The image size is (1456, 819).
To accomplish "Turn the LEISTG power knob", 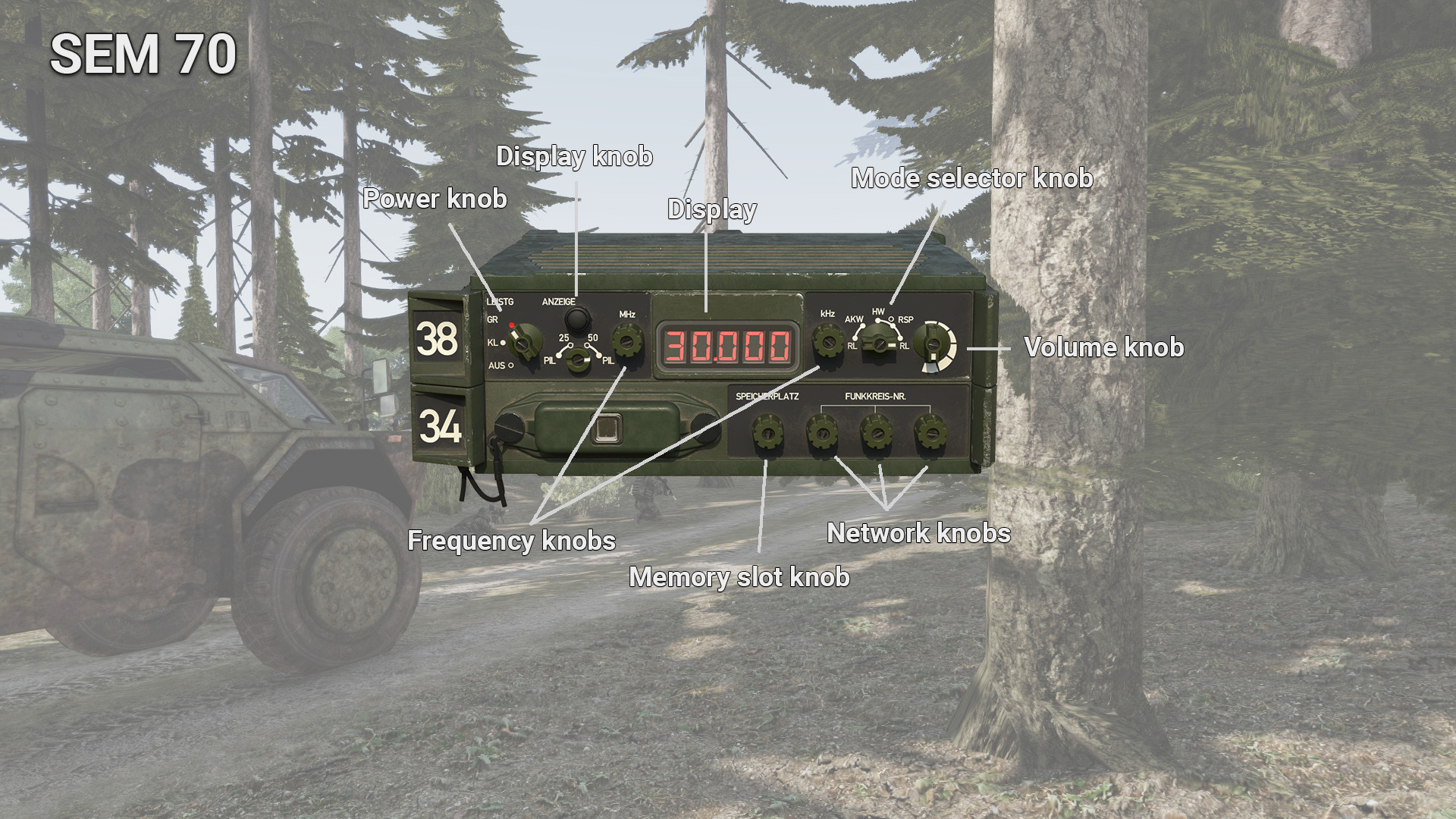I will click(x=522, y=342).
